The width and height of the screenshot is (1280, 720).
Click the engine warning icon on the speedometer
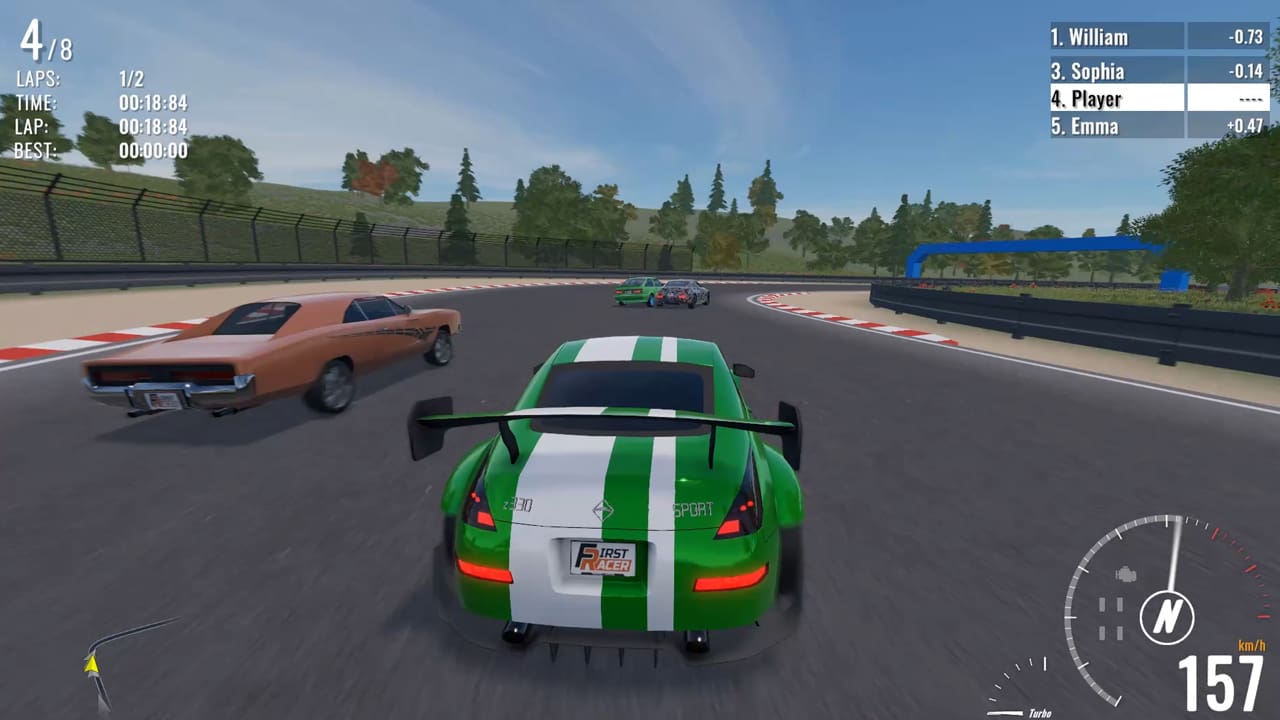(x=1124, y=574)
